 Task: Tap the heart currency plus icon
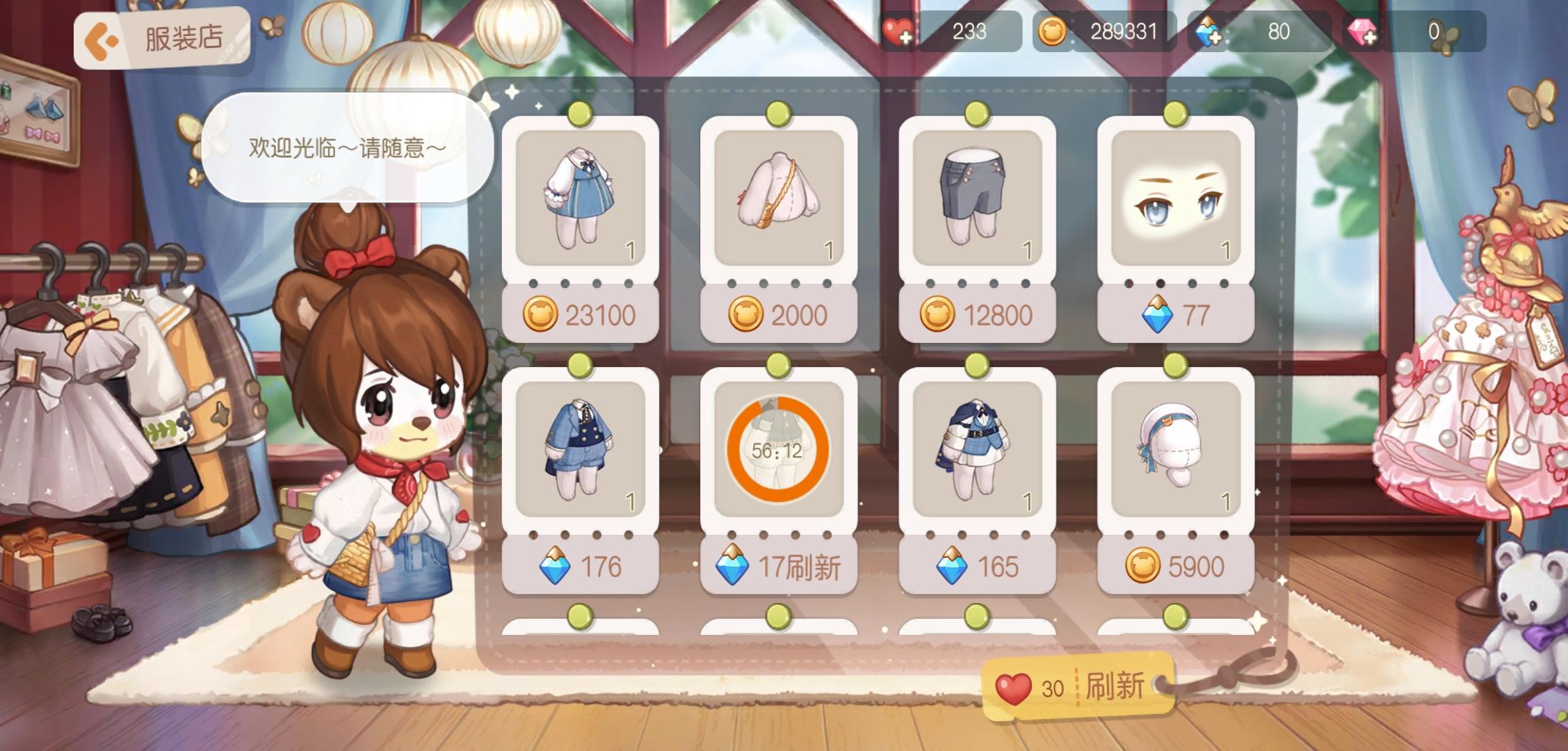pyautogui.click(x=896, y=31)
